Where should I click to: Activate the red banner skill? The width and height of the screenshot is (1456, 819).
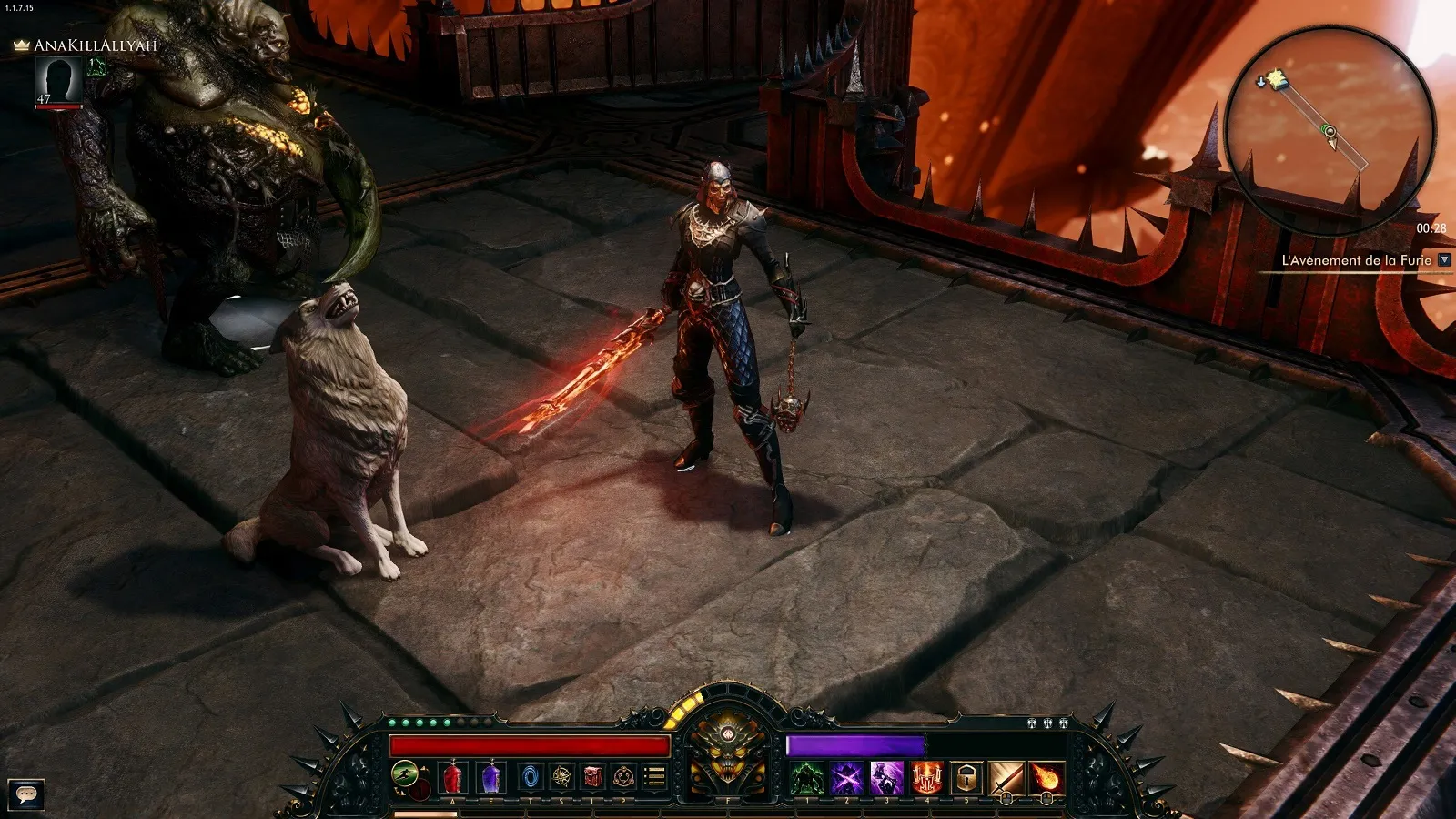[x=926, y=779]
